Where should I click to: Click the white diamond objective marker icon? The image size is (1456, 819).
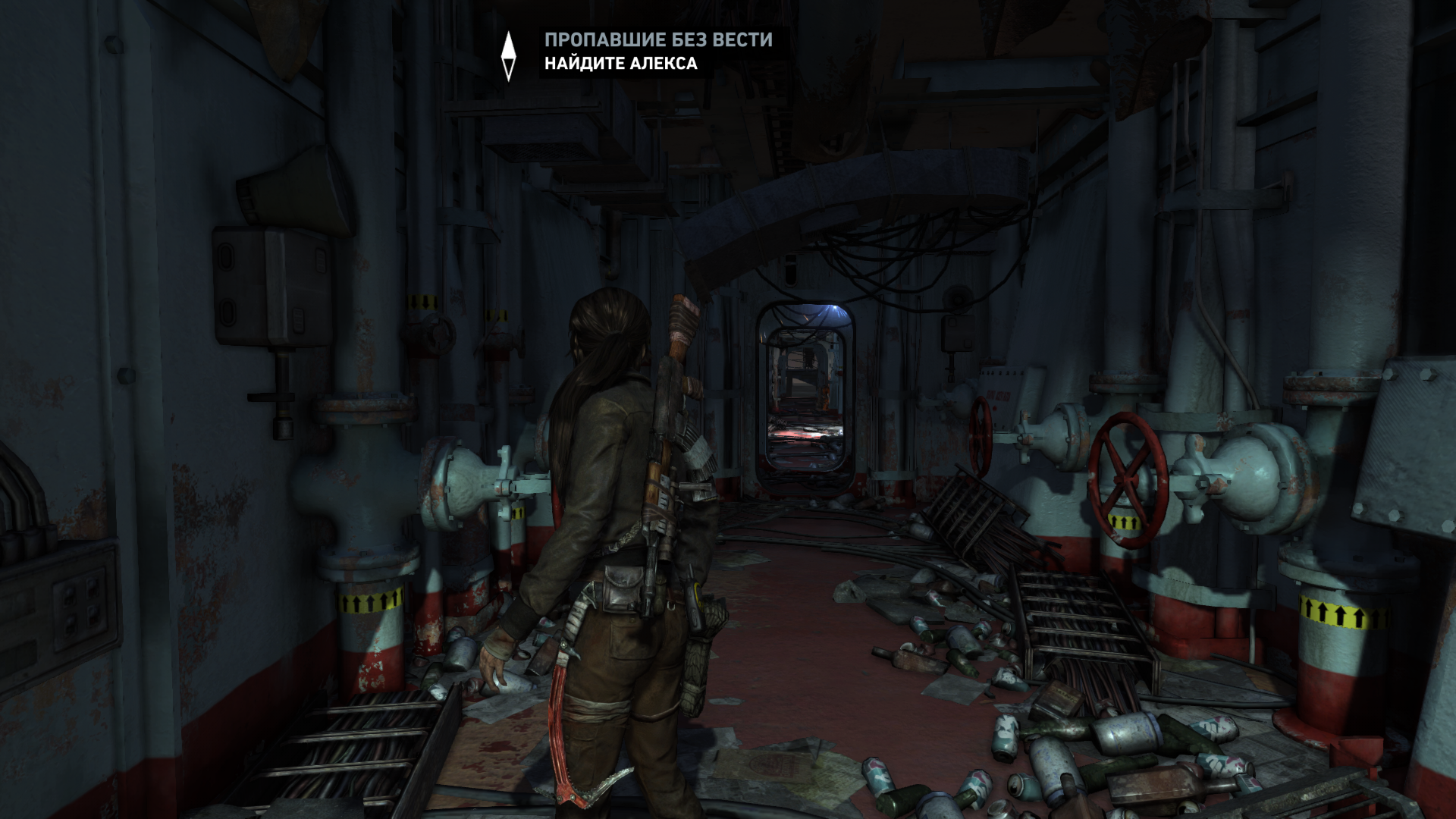[x=509, y=56]
